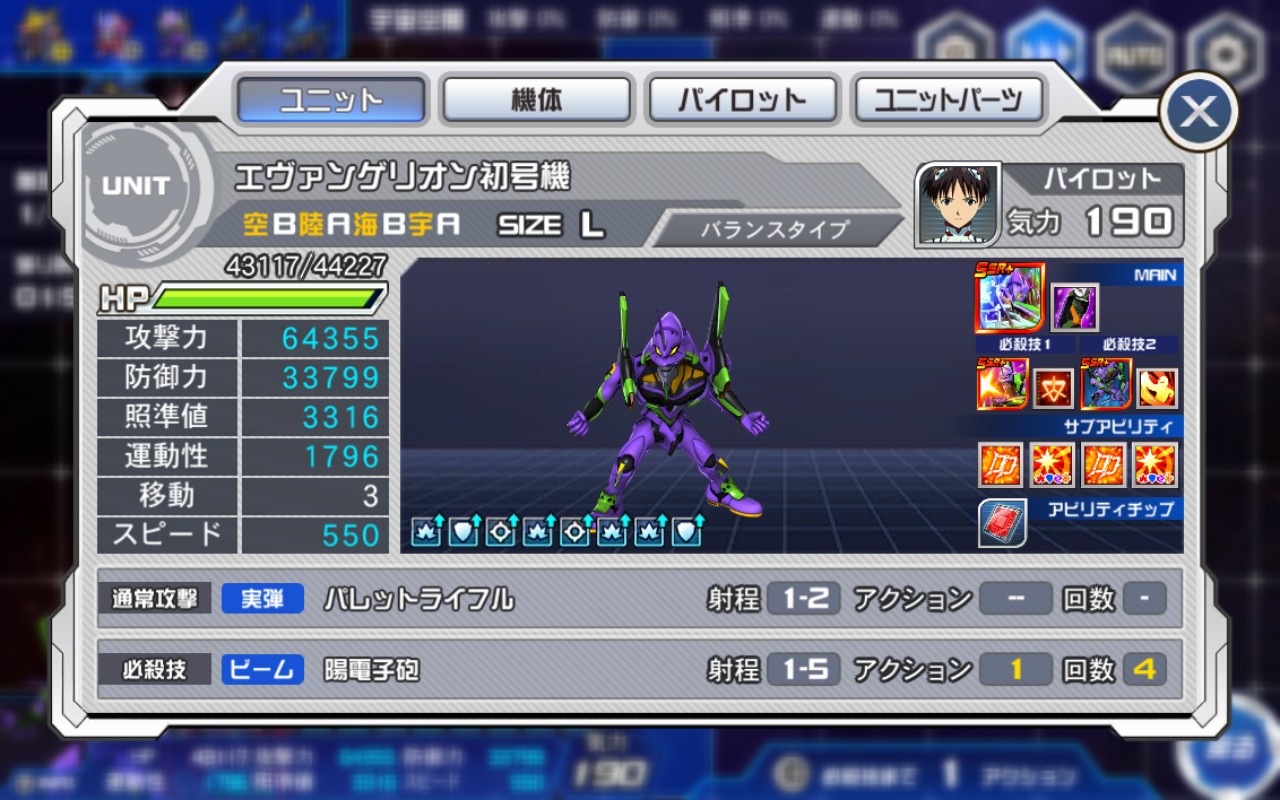Inspect the 必殺技2 SSR+ attack icon

1106,384
